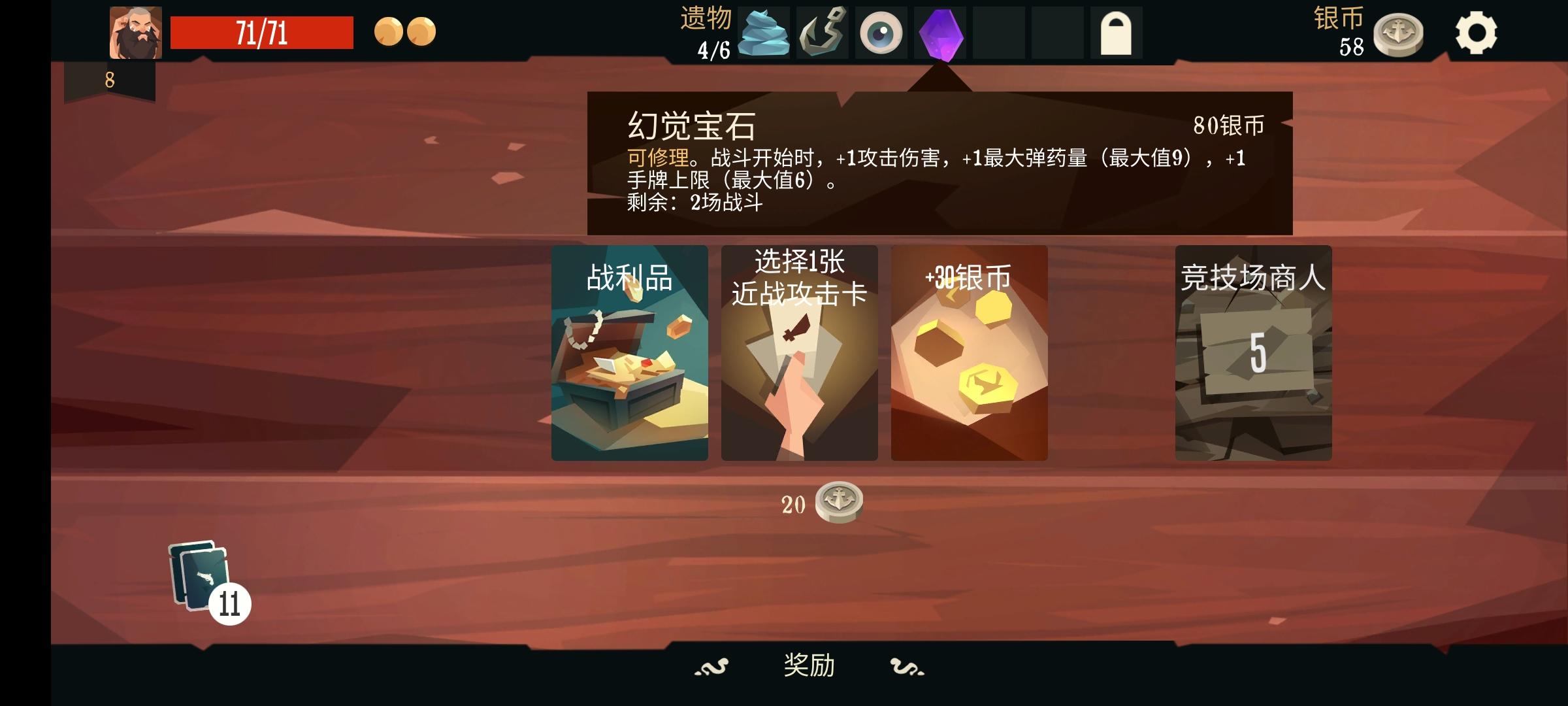Open the settings gear

1478,31
